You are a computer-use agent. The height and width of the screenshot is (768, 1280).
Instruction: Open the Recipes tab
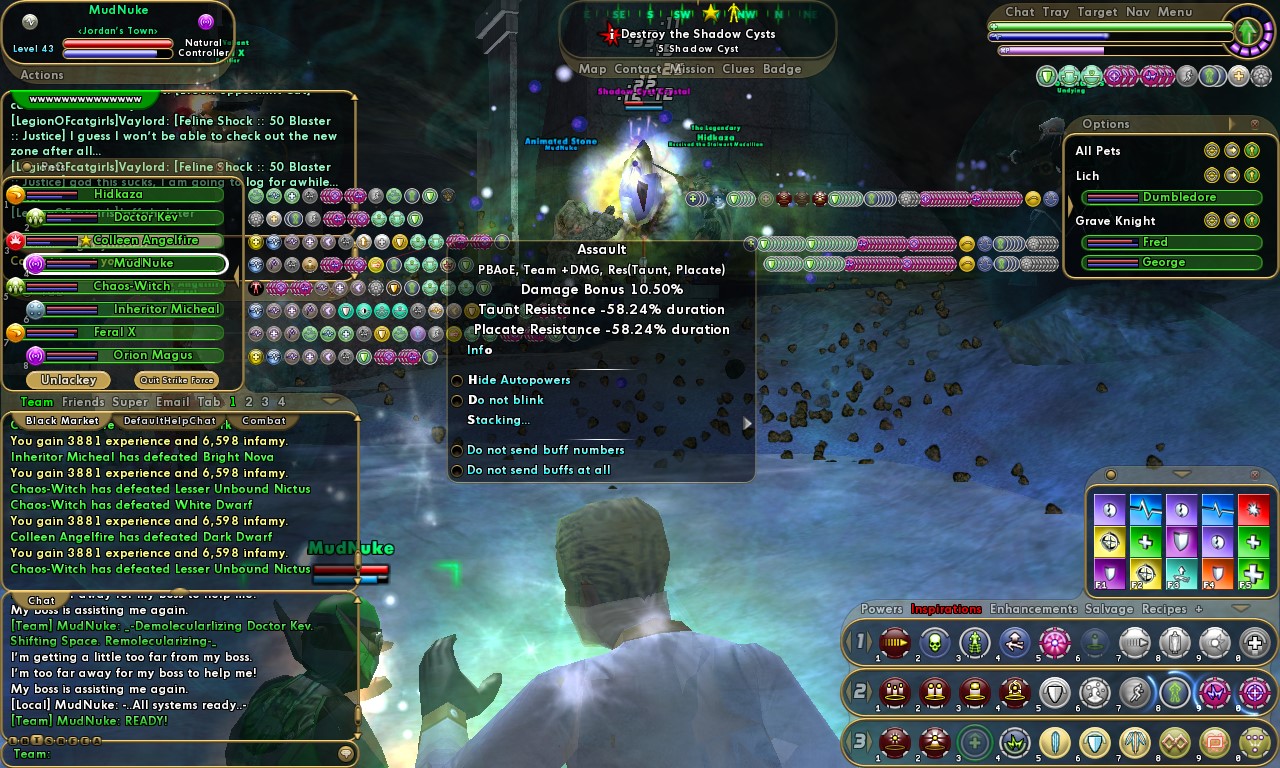pyautogui.click(x=1164, y=609)
